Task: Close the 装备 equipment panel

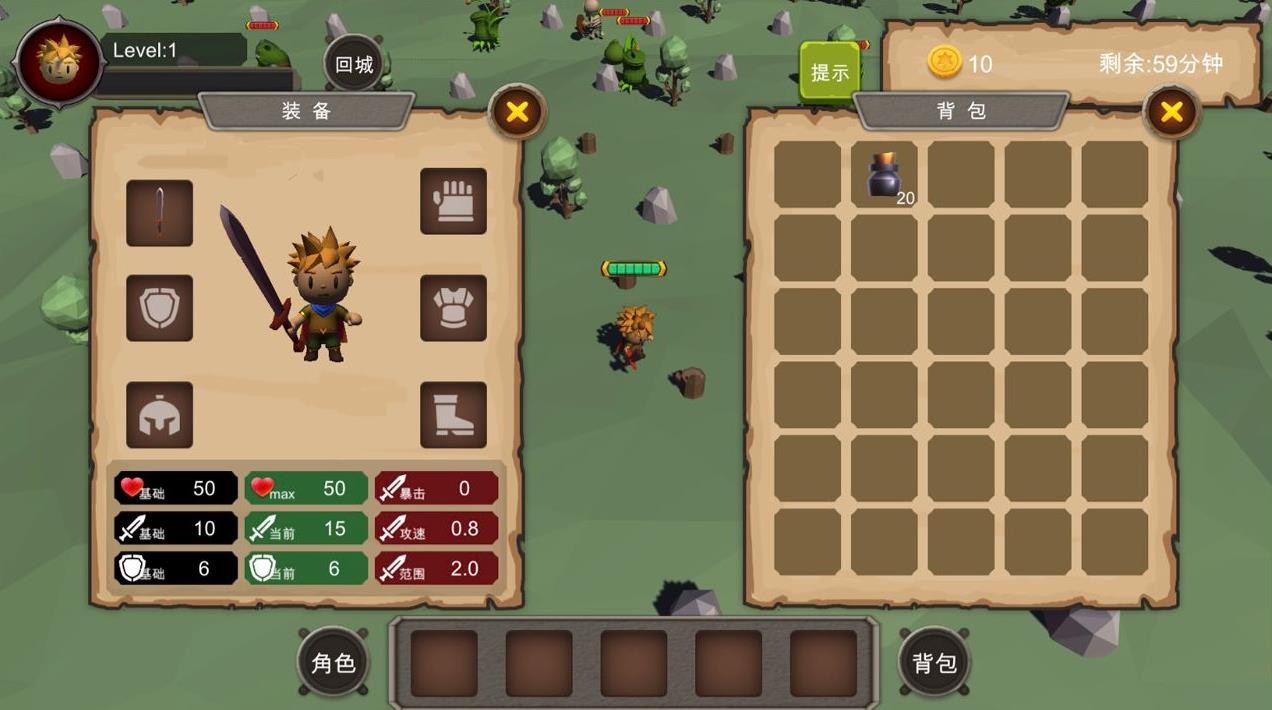Action: coord(517,112)
